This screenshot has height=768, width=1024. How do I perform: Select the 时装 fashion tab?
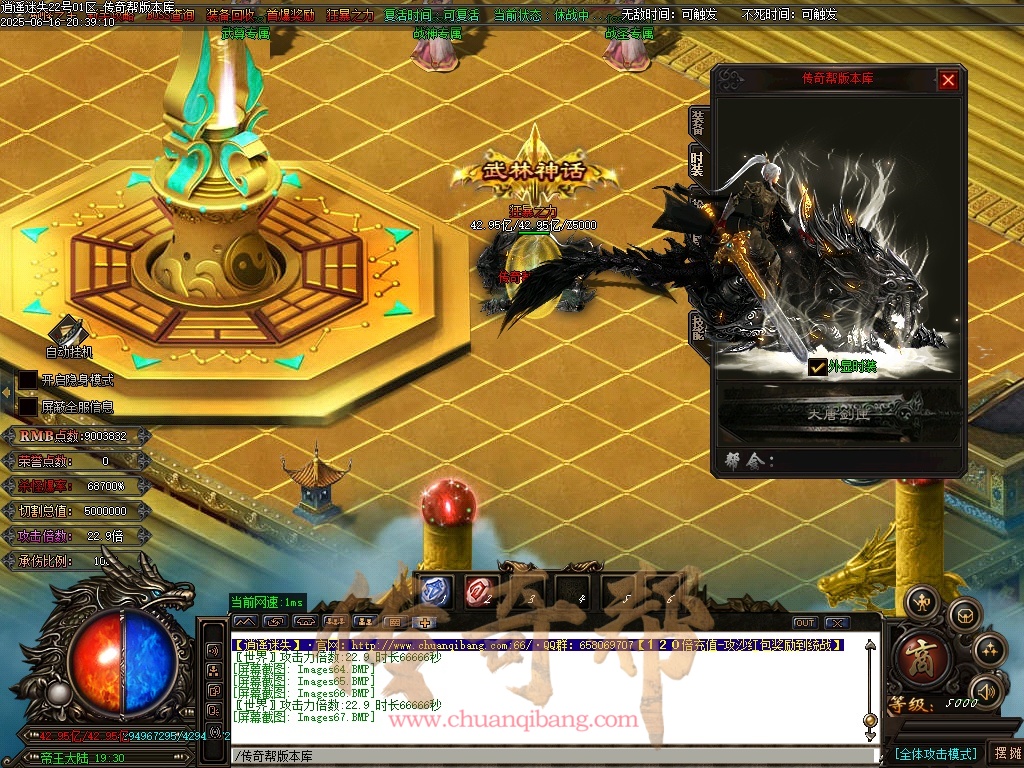(696, 161)
